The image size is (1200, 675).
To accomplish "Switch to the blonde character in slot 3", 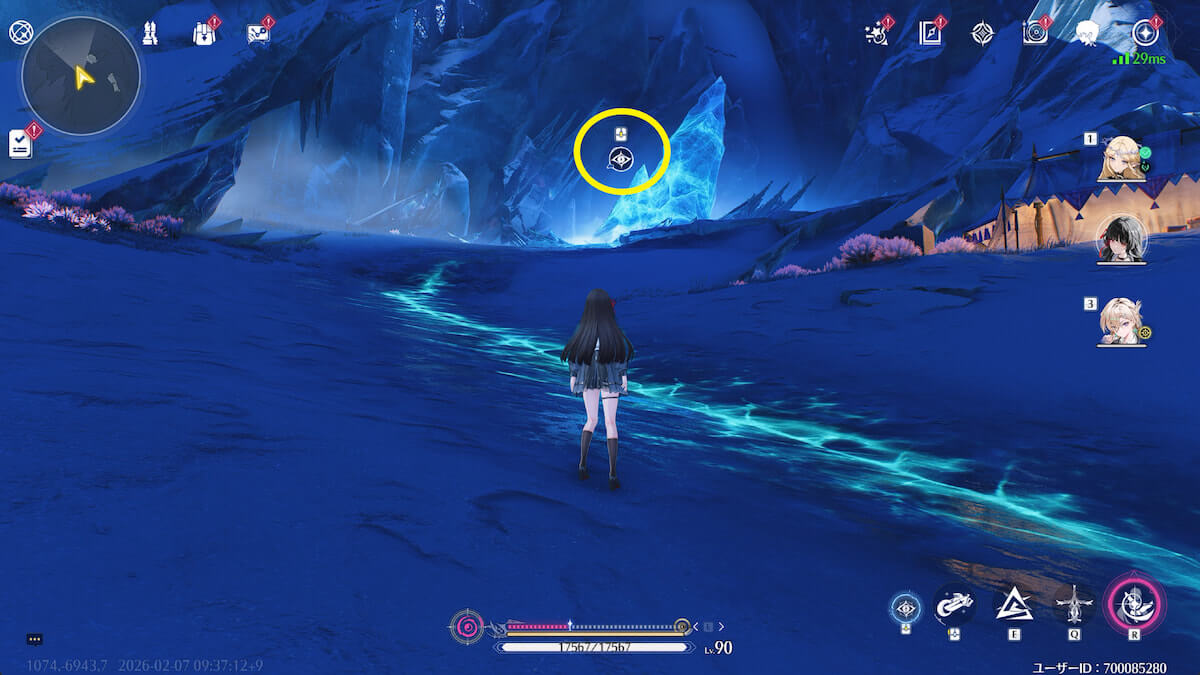I will (x=1122, y=321).
